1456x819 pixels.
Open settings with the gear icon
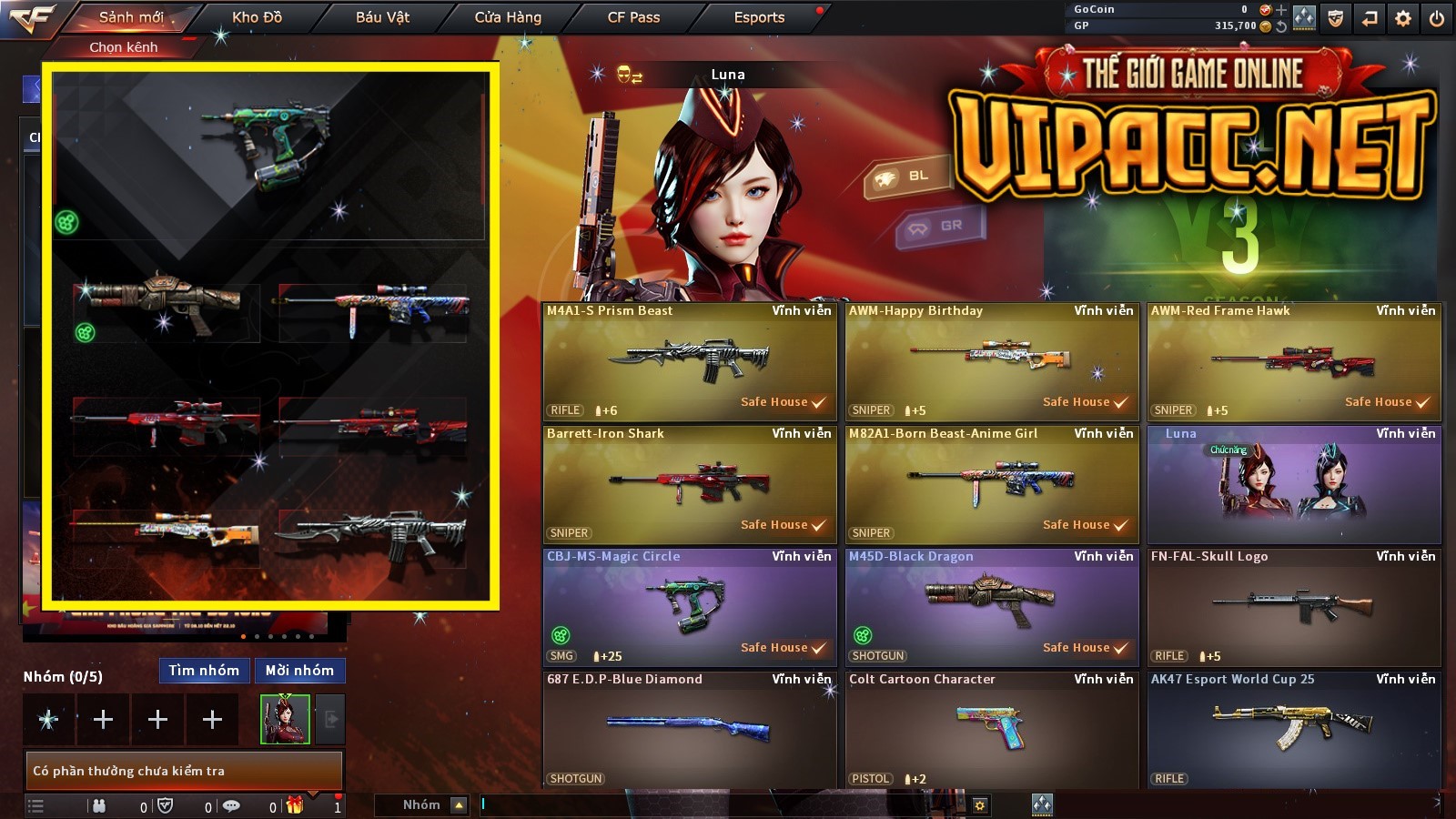[x=1403, y=18]
